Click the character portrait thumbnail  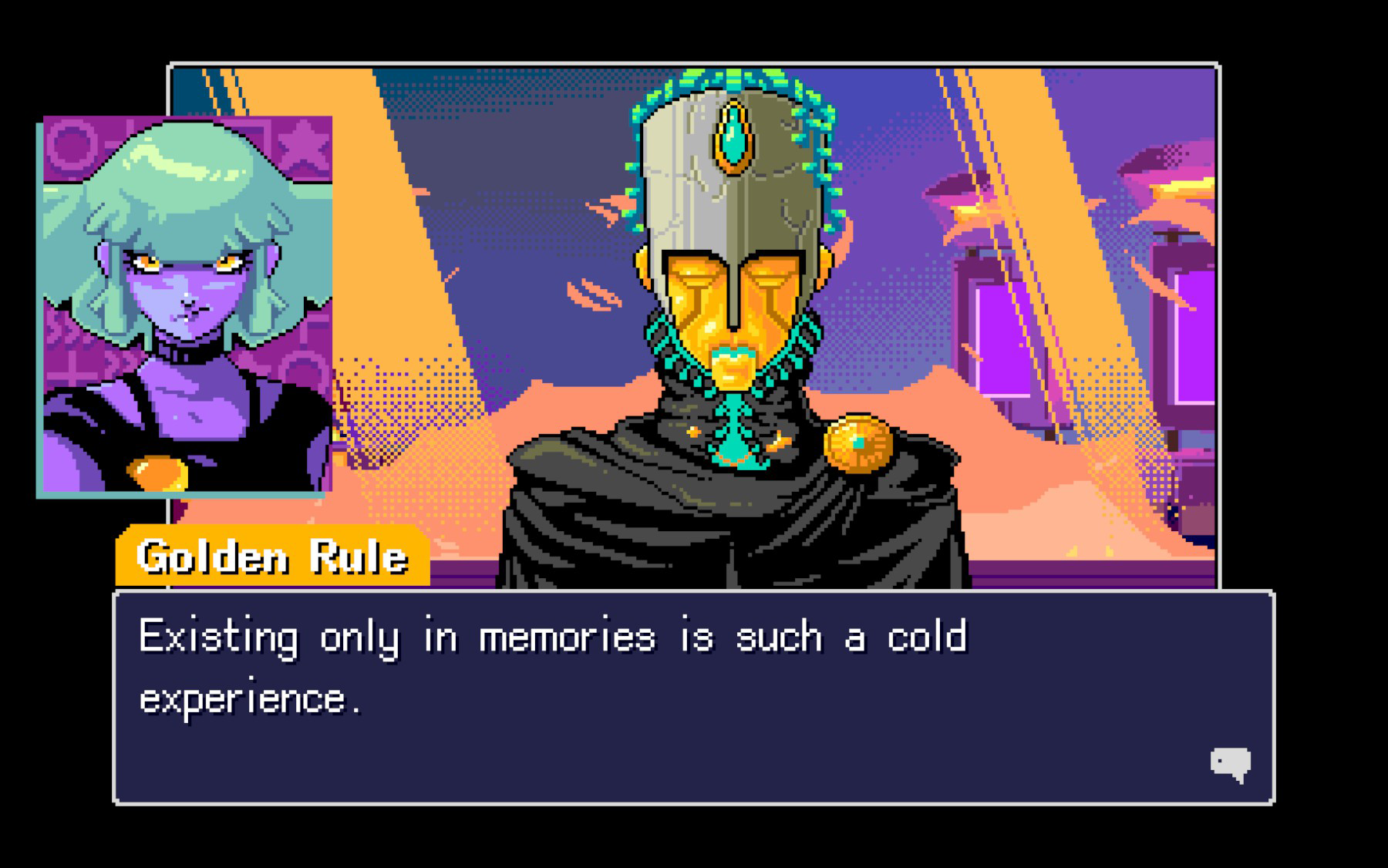(185, 308)
